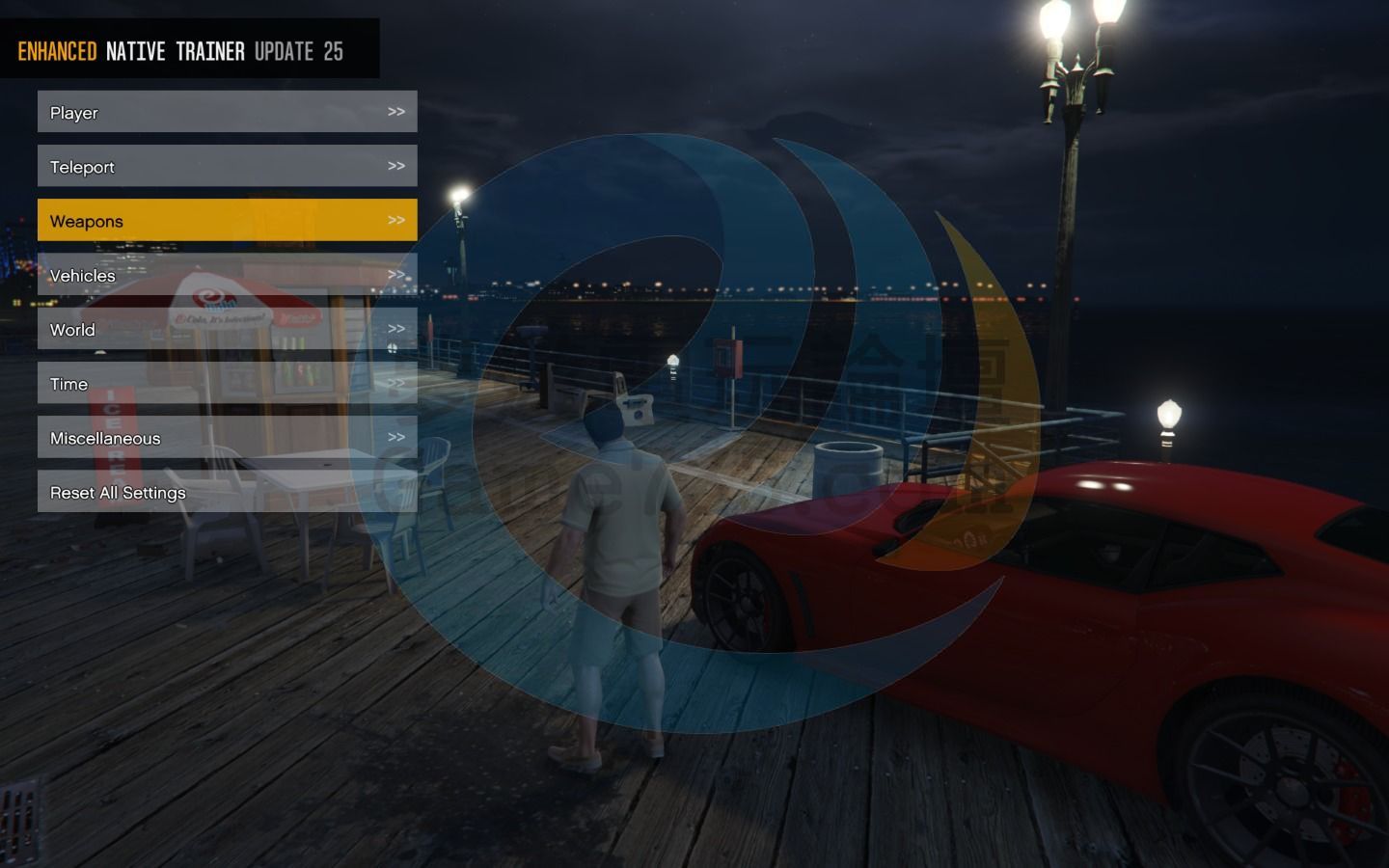
Task: Open the Player menu entry
Action: click(227, 112)
